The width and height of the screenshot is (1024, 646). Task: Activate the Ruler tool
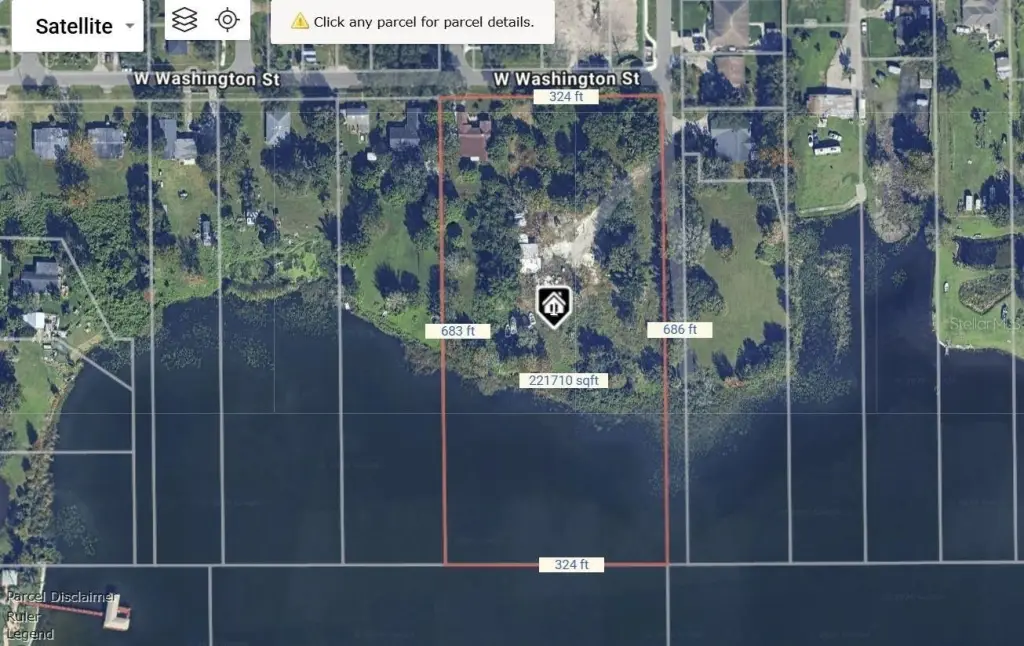click(x=24, y=616)
